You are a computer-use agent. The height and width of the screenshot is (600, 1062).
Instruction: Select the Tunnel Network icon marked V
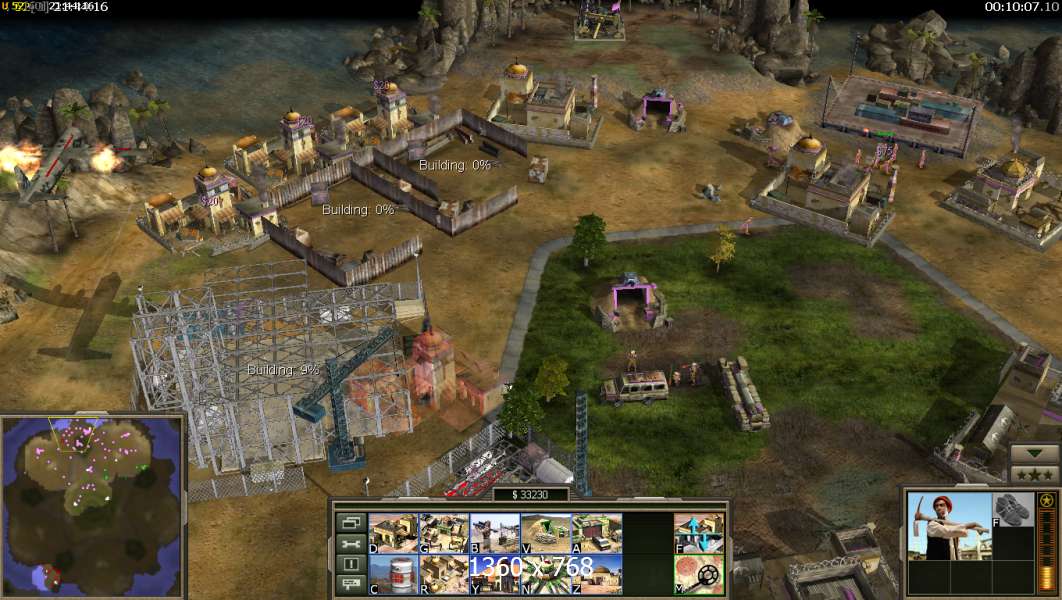point(546,533)
